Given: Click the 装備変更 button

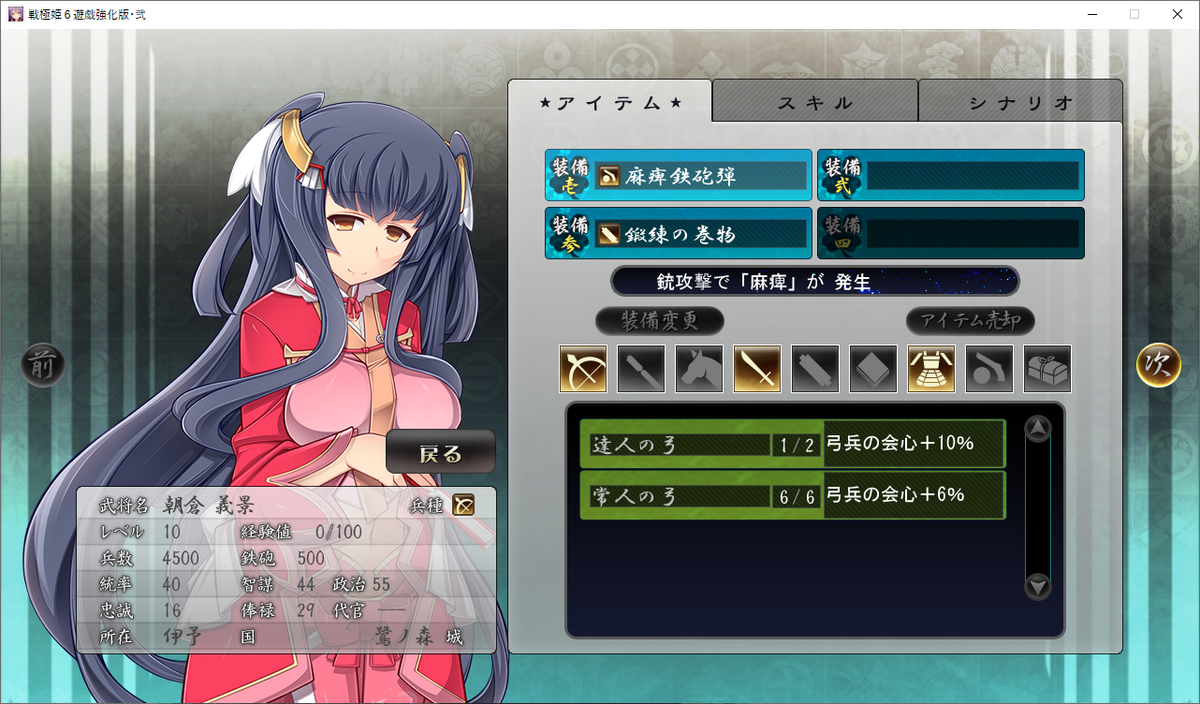Looking at the screenshot, I should point(659,321).
